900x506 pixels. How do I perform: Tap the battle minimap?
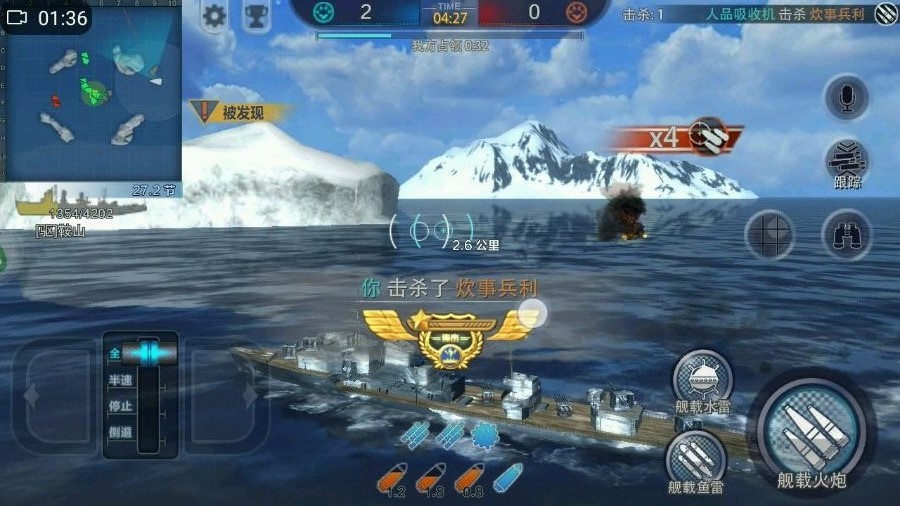coord(92,95)
